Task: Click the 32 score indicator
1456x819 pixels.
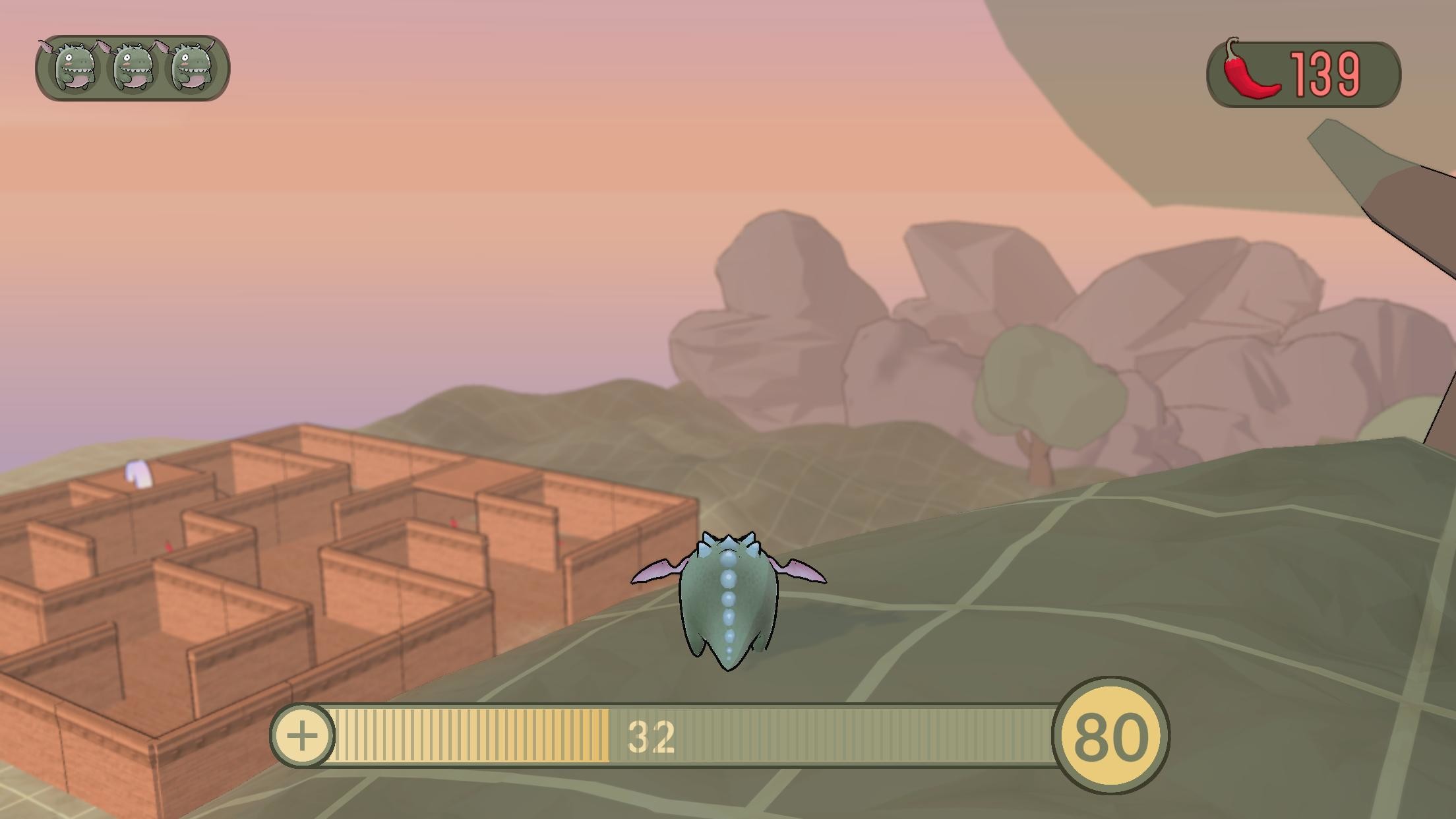Action: click(x=650, y=737)
